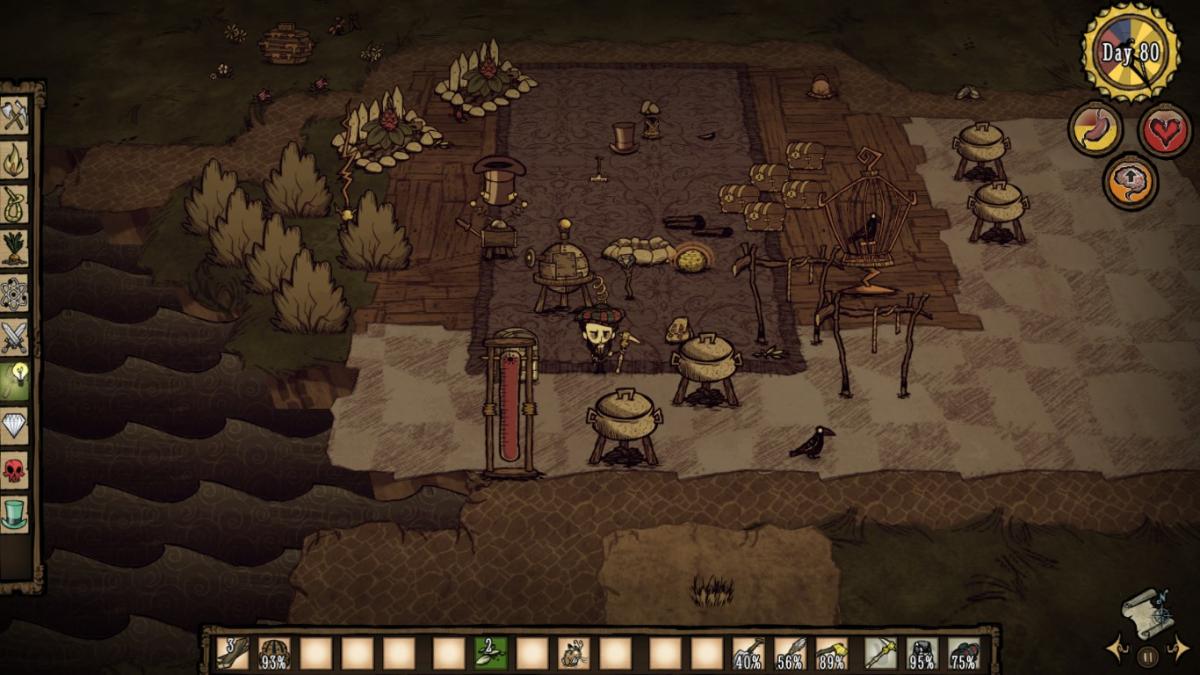The height and width of the screenshot is (675, 1200).
Task: Pick the rabbit item in the inventory
Action: [x=573, y=653]
